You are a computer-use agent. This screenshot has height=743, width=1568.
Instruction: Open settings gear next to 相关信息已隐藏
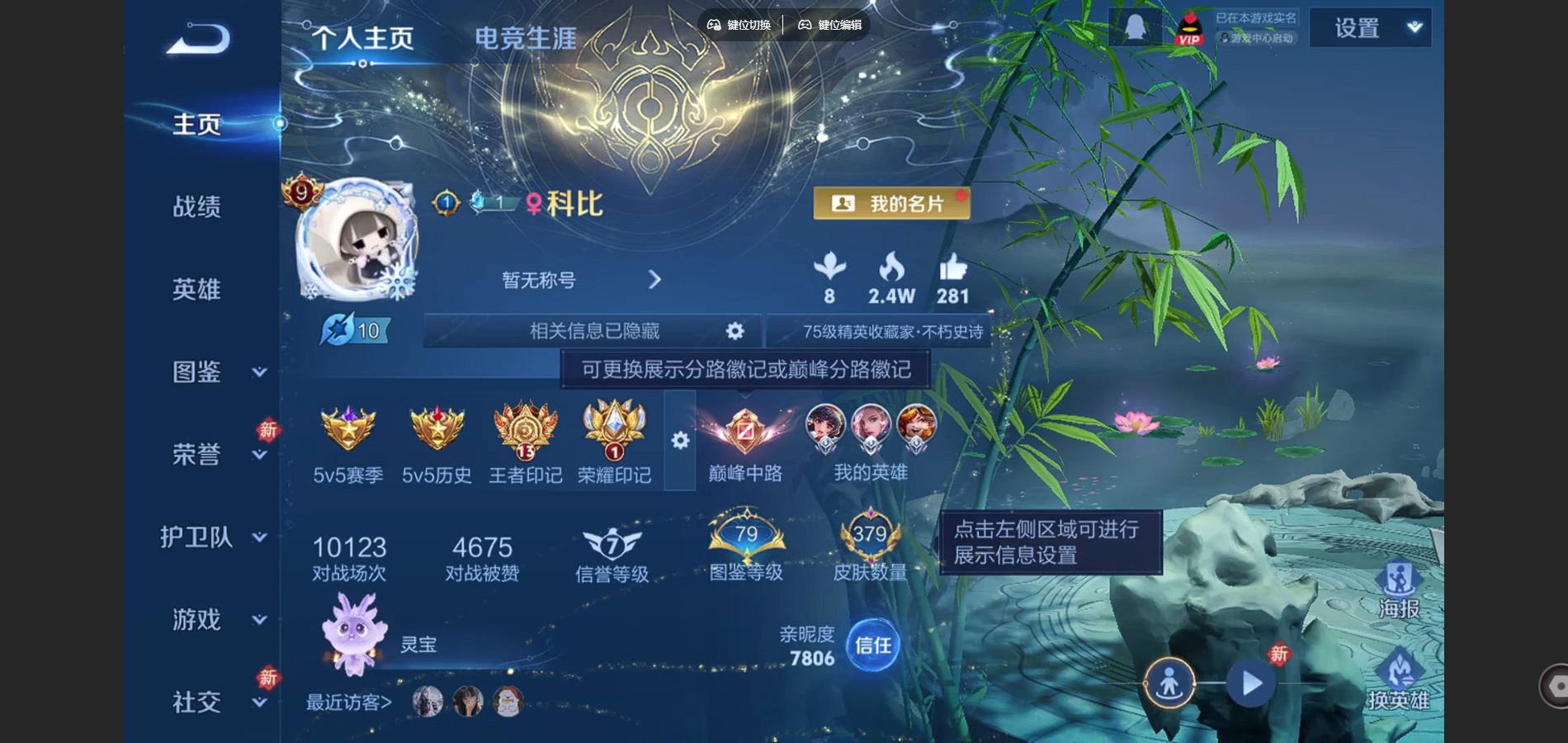733,330
